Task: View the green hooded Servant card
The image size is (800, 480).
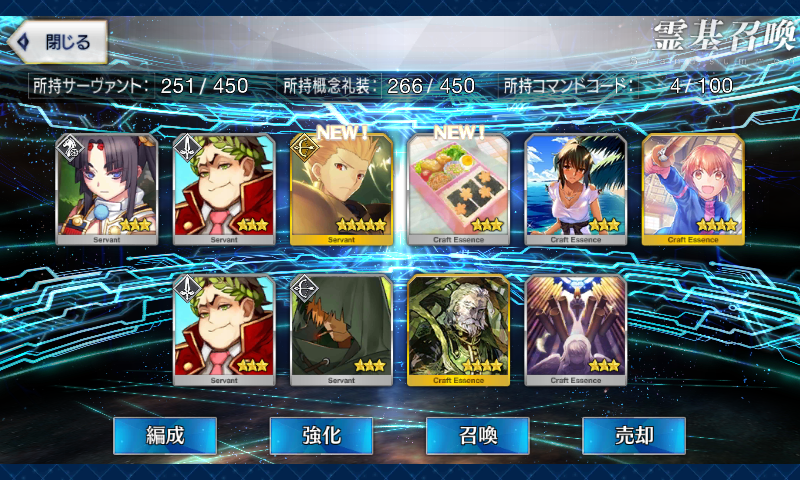Action: pyautogui.click(x=341, y=330)
